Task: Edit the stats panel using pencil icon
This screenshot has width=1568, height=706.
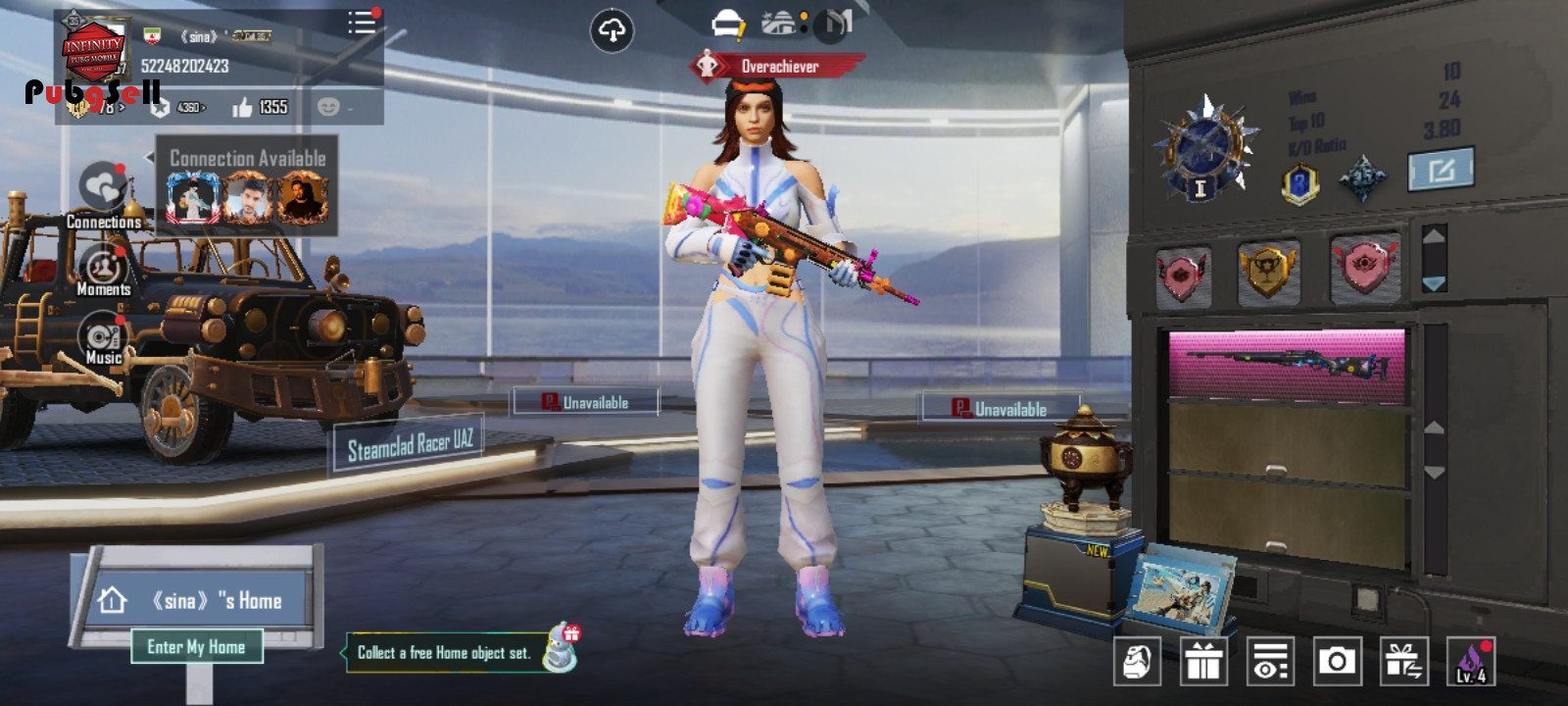Action: point(1441,171)
